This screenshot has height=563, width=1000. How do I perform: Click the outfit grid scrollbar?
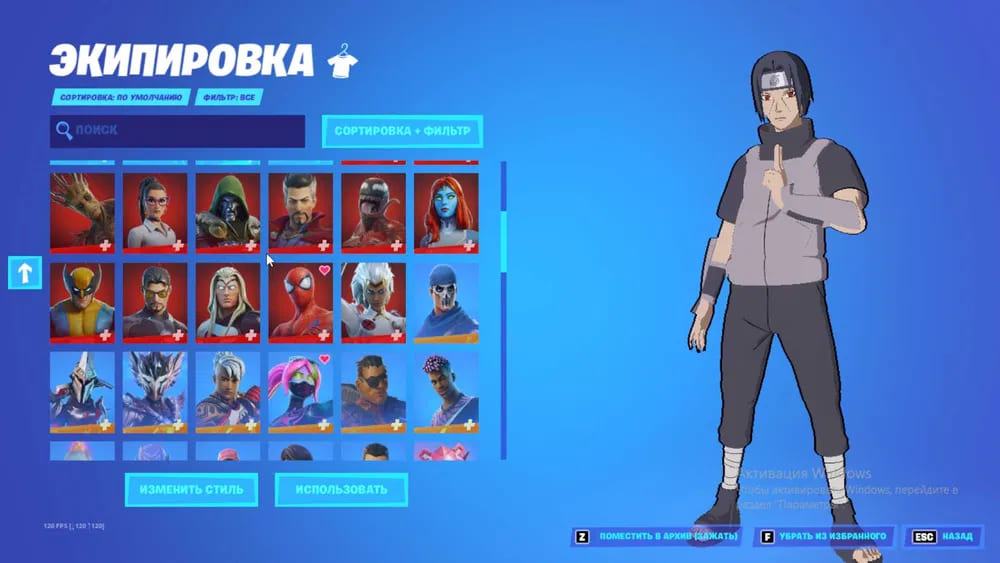(x=503, y=240)
